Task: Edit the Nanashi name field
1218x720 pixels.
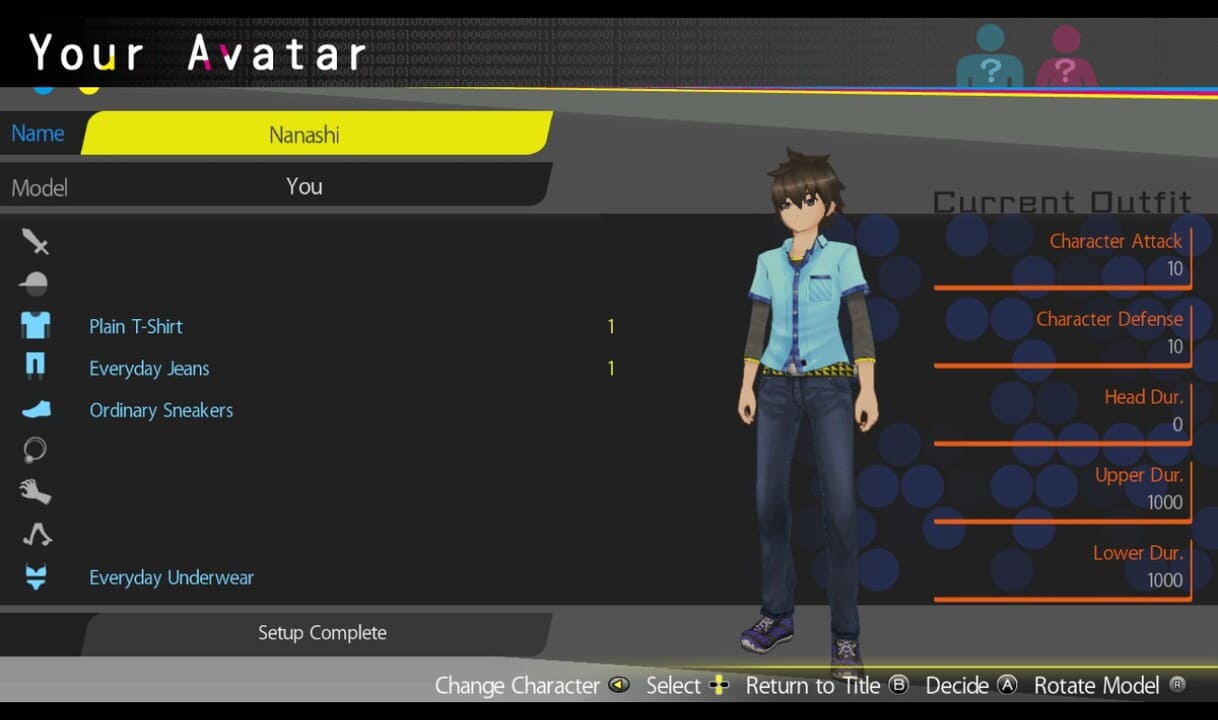Action: tap(315, 134)
